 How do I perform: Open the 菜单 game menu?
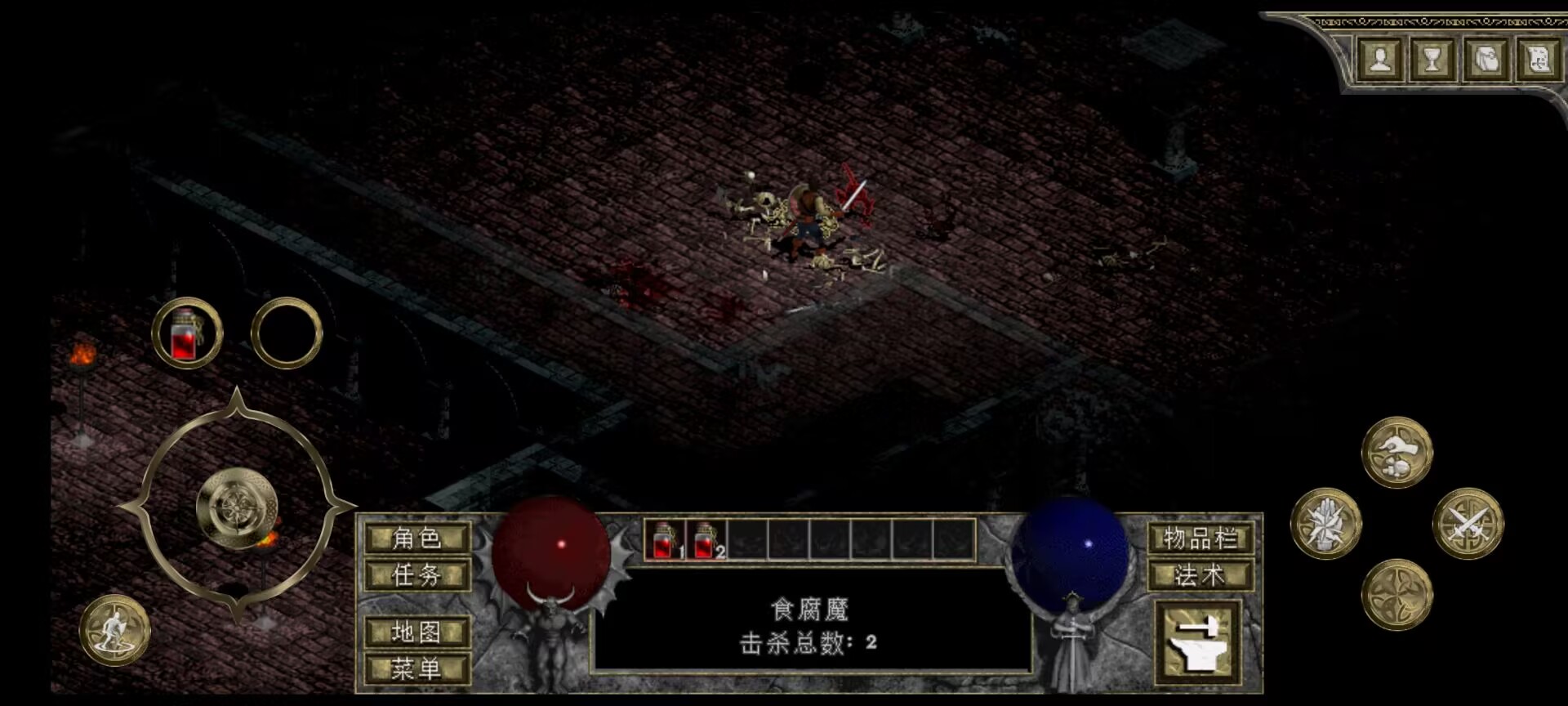coord(417,669)
